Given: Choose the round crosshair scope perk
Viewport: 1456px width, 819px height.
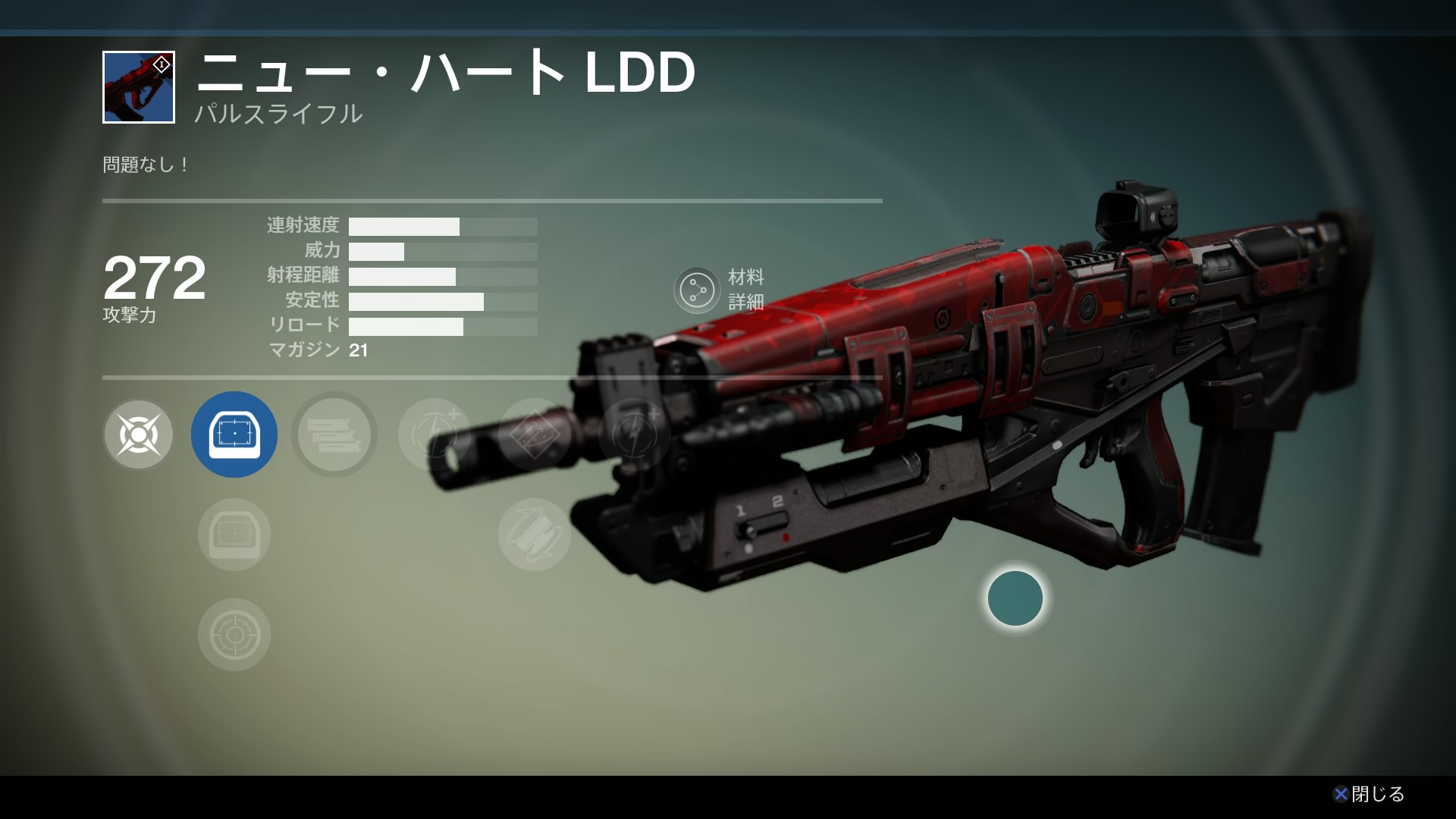Looking at the screenshot, I should click(234, 635).
